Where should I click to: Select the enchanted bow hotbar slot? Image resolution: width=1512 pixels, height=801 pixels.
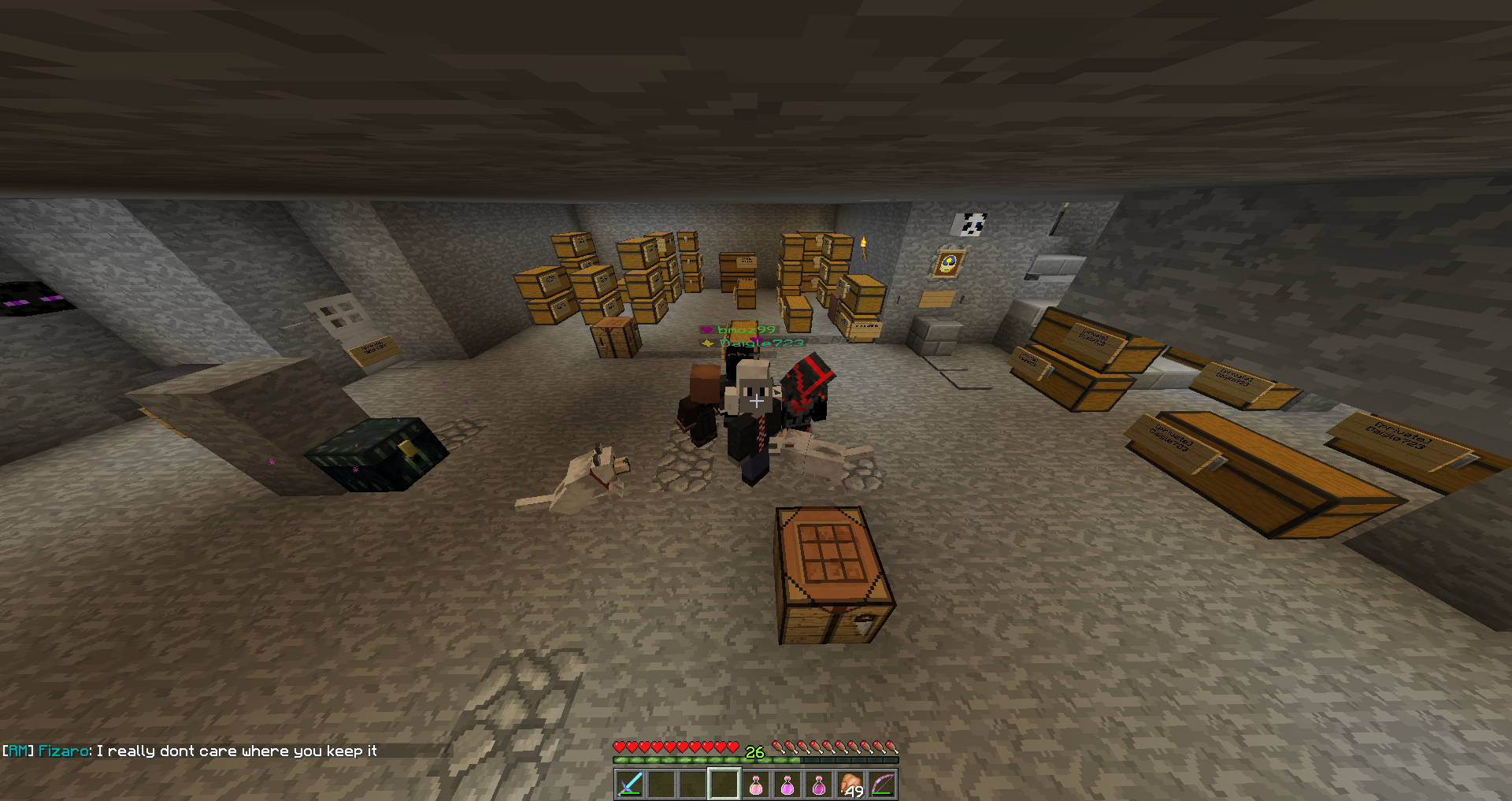(882, 784)
